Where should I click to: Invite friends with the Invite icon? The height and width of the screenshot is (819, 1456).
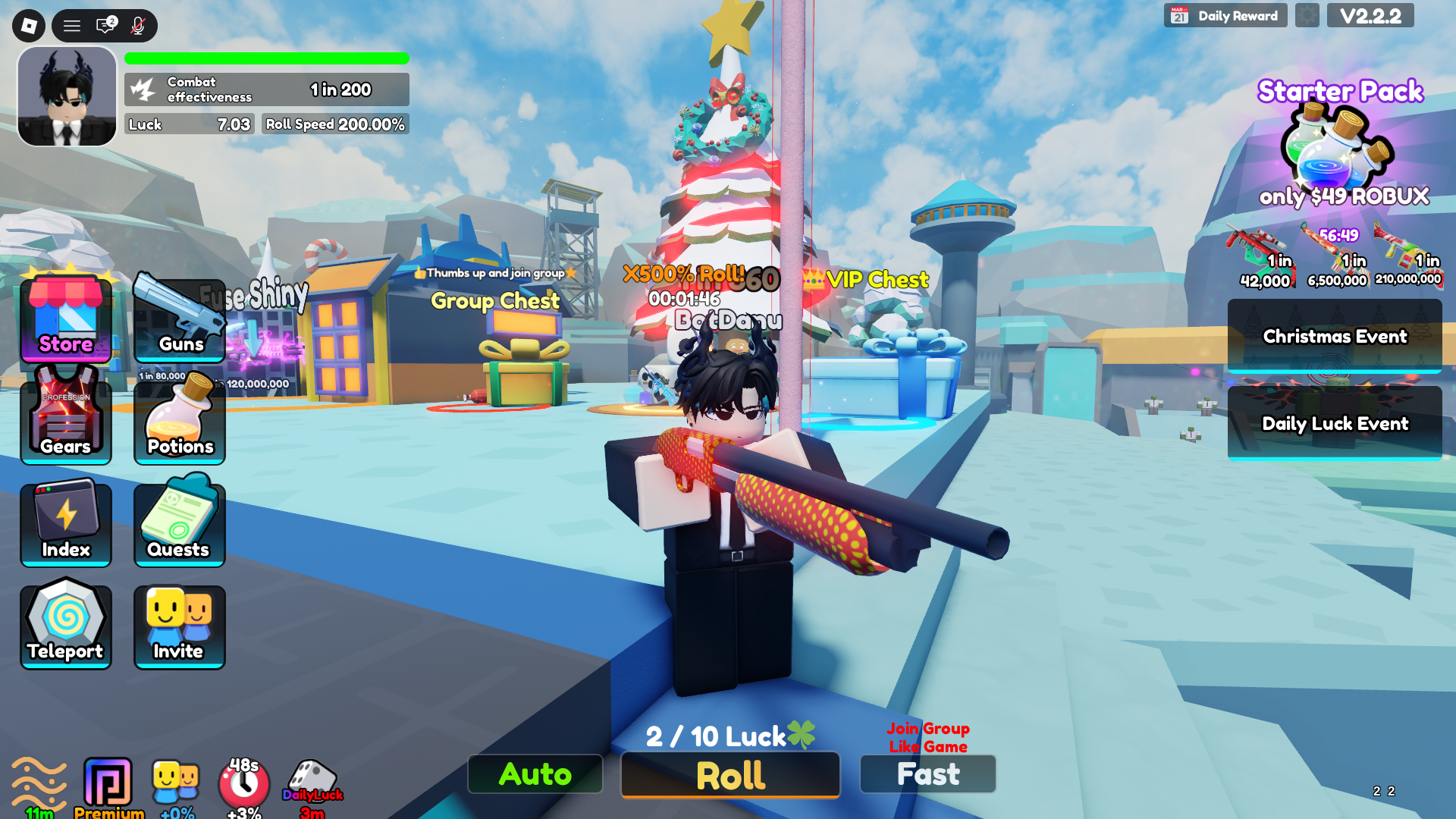click(x=179, y=624)
